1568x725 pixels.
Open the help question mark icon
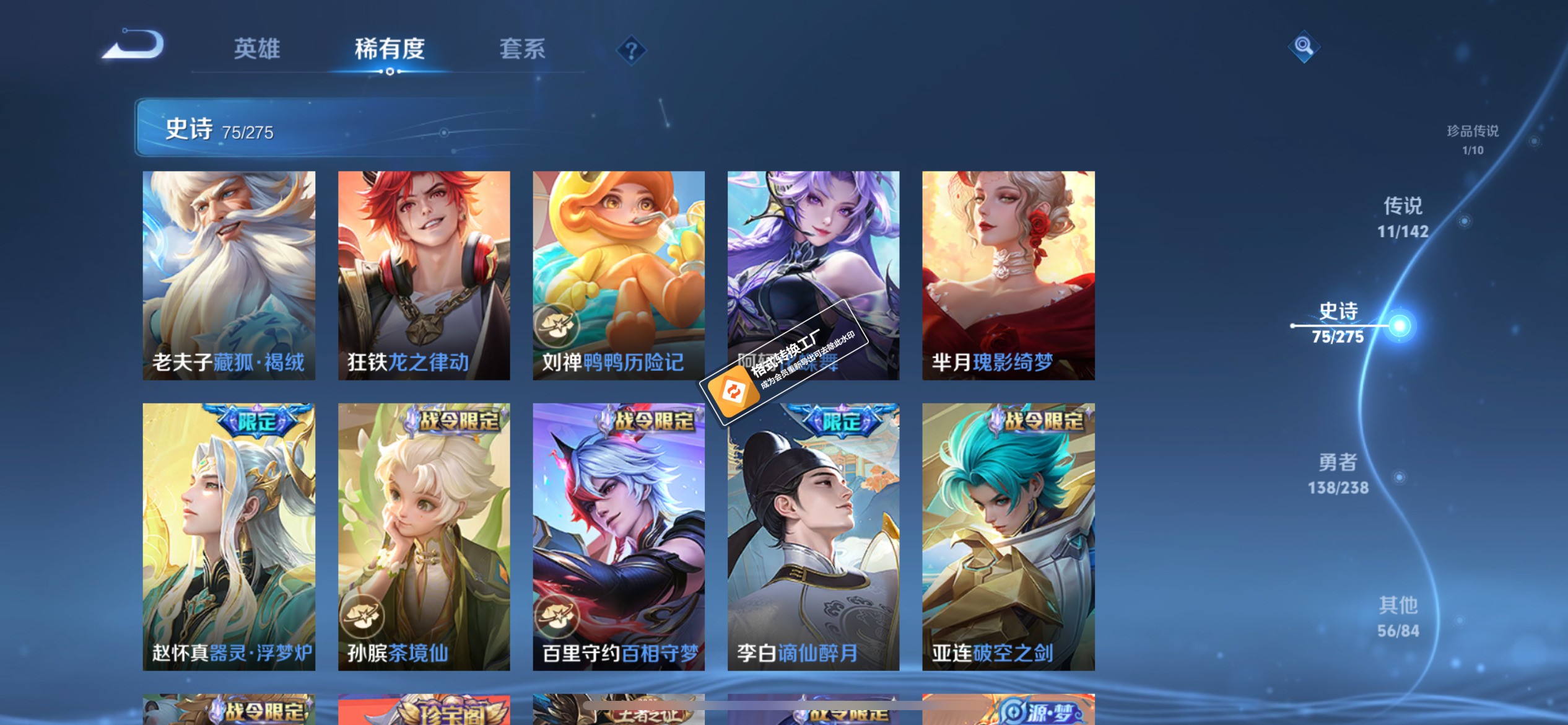click(630, 49)
